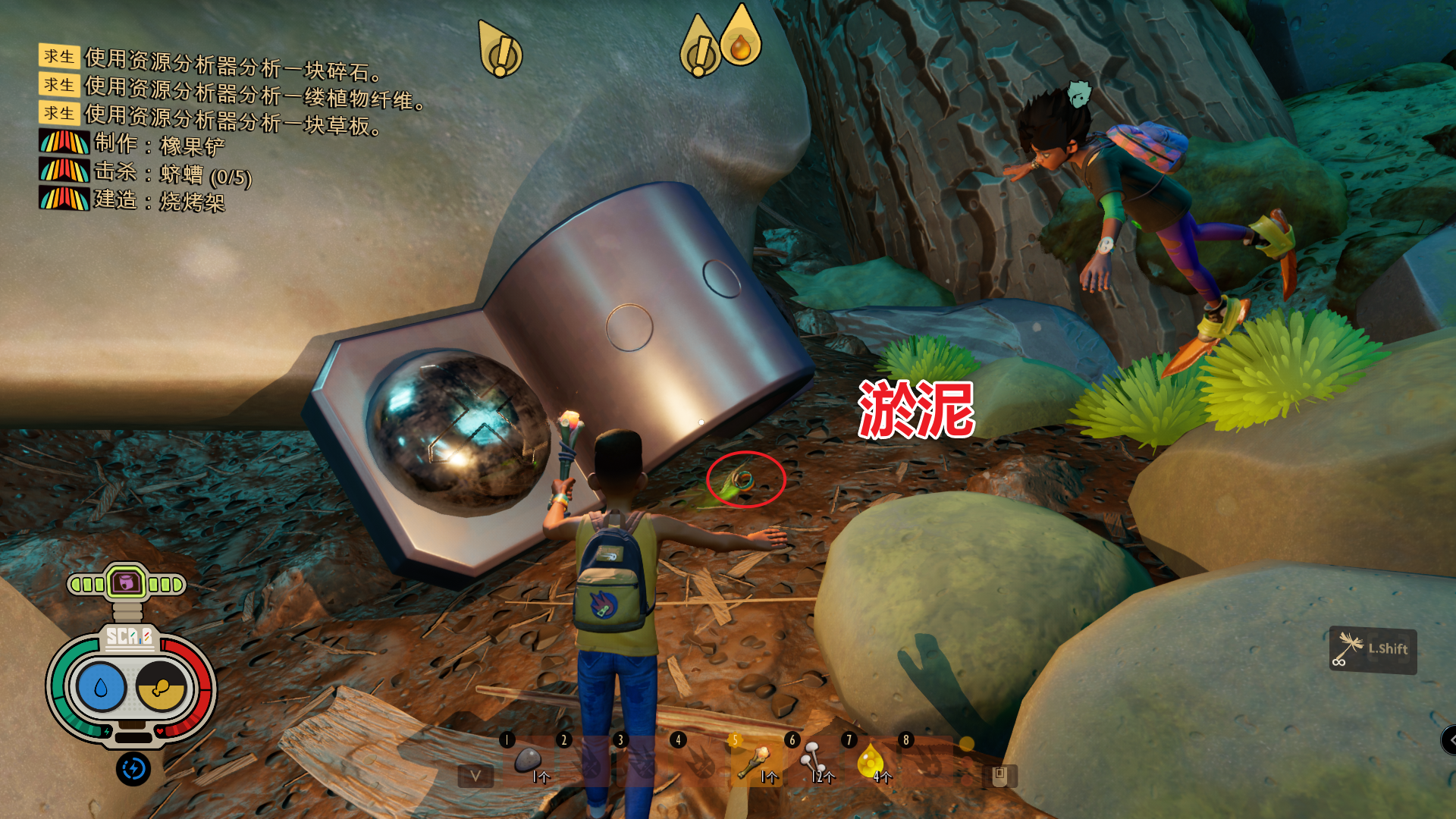This screenshot has width=1456, height=819.
Task: Click the BURG.L icon beside 制作：橡果铲
Action: tap(64, 142)
